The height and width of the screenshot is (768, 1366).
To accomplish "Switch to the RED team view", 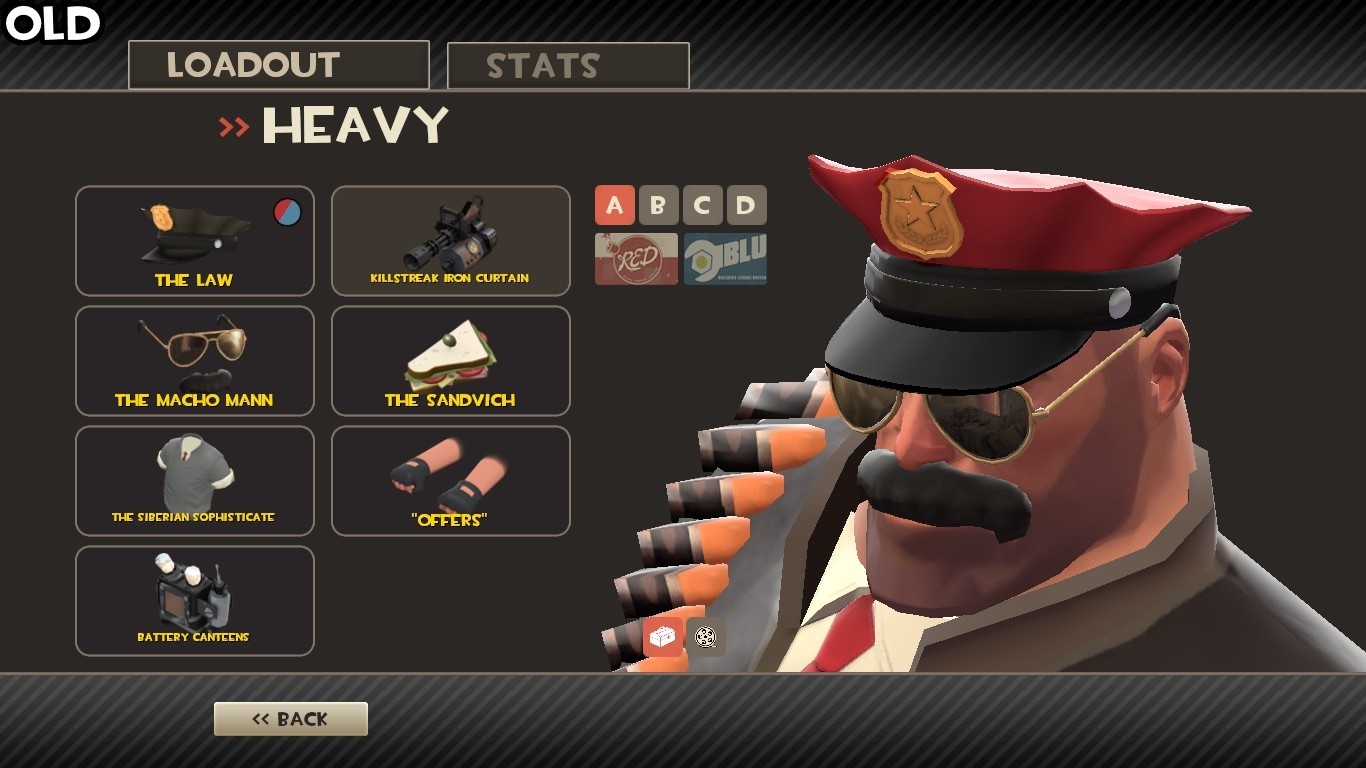I will click(x=635, y=258).
